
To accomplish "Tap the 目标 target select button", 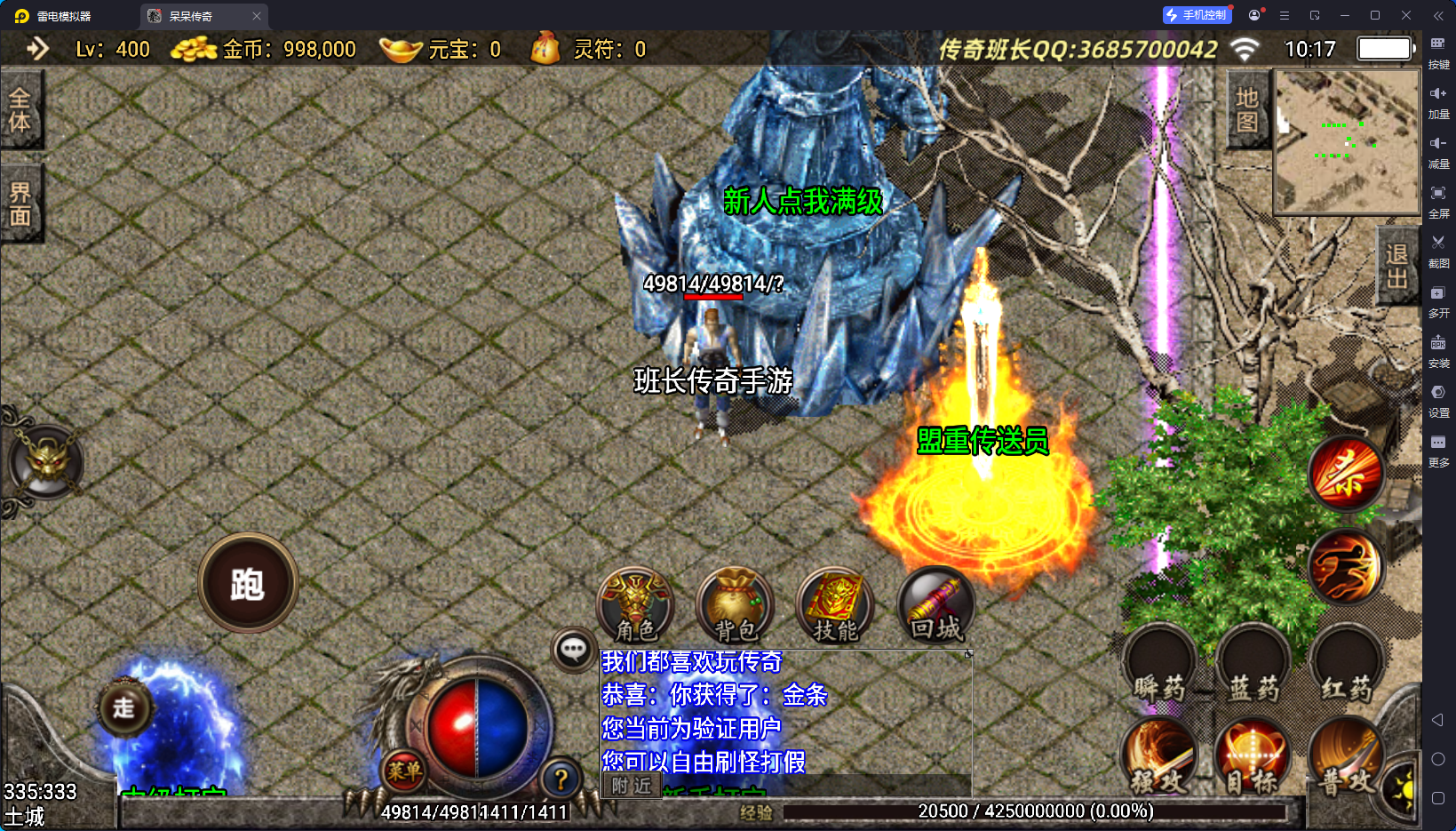I will coord(1253,758).
